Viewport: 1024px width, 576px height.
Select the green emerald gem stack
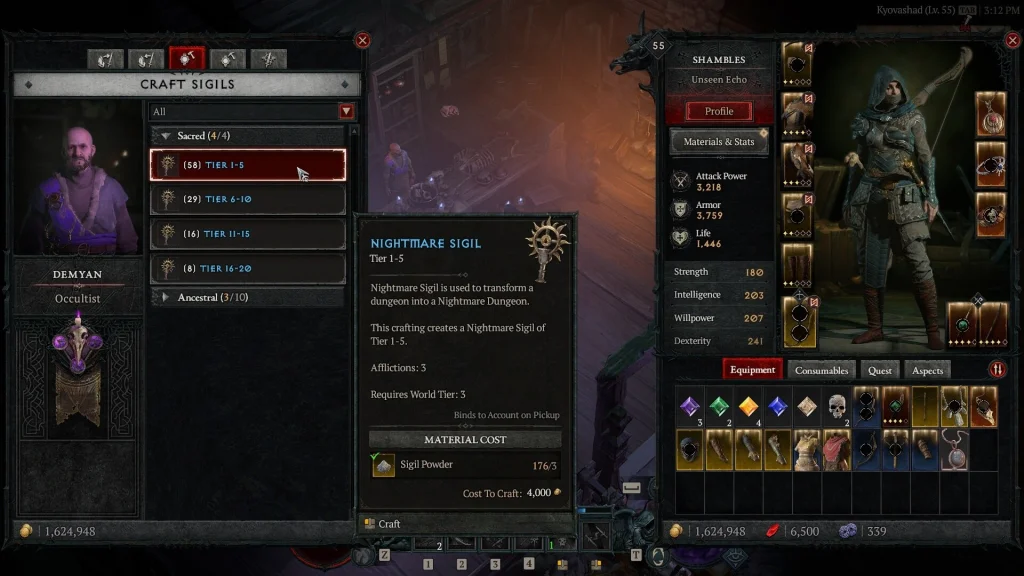(x=720, y=407)
